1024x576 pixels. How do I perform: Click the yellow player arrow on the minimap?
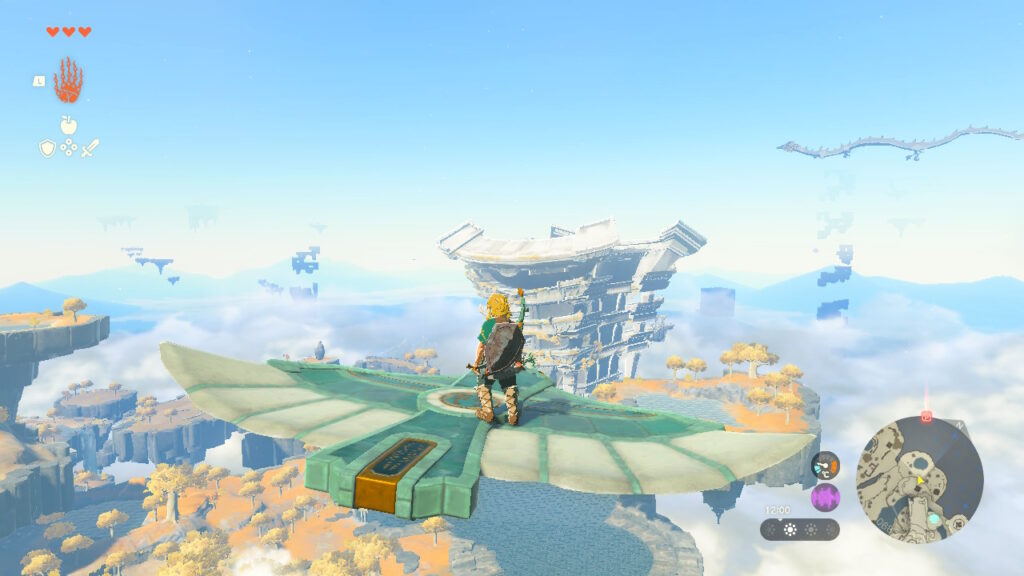[919, 480]
